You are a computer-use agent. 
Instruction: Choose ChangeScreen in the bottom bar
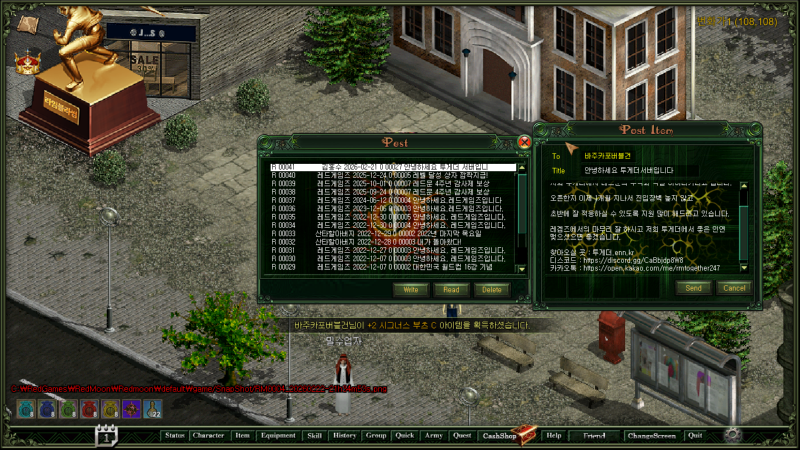pyautogui.click(x=651, y=436)
